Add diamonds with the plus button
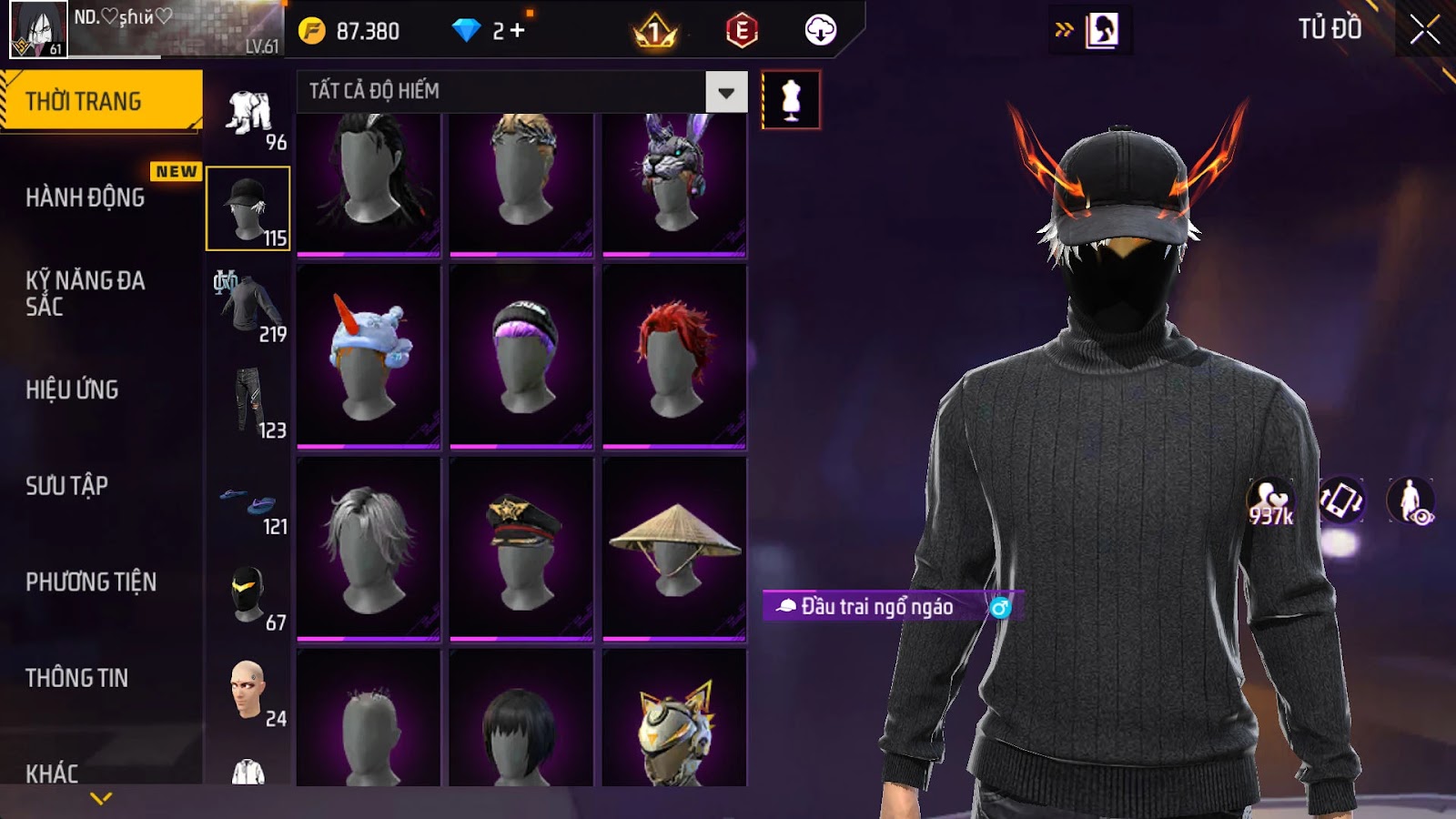The width and height of the screenshot is (1456, 819). (x=518, y=31)
